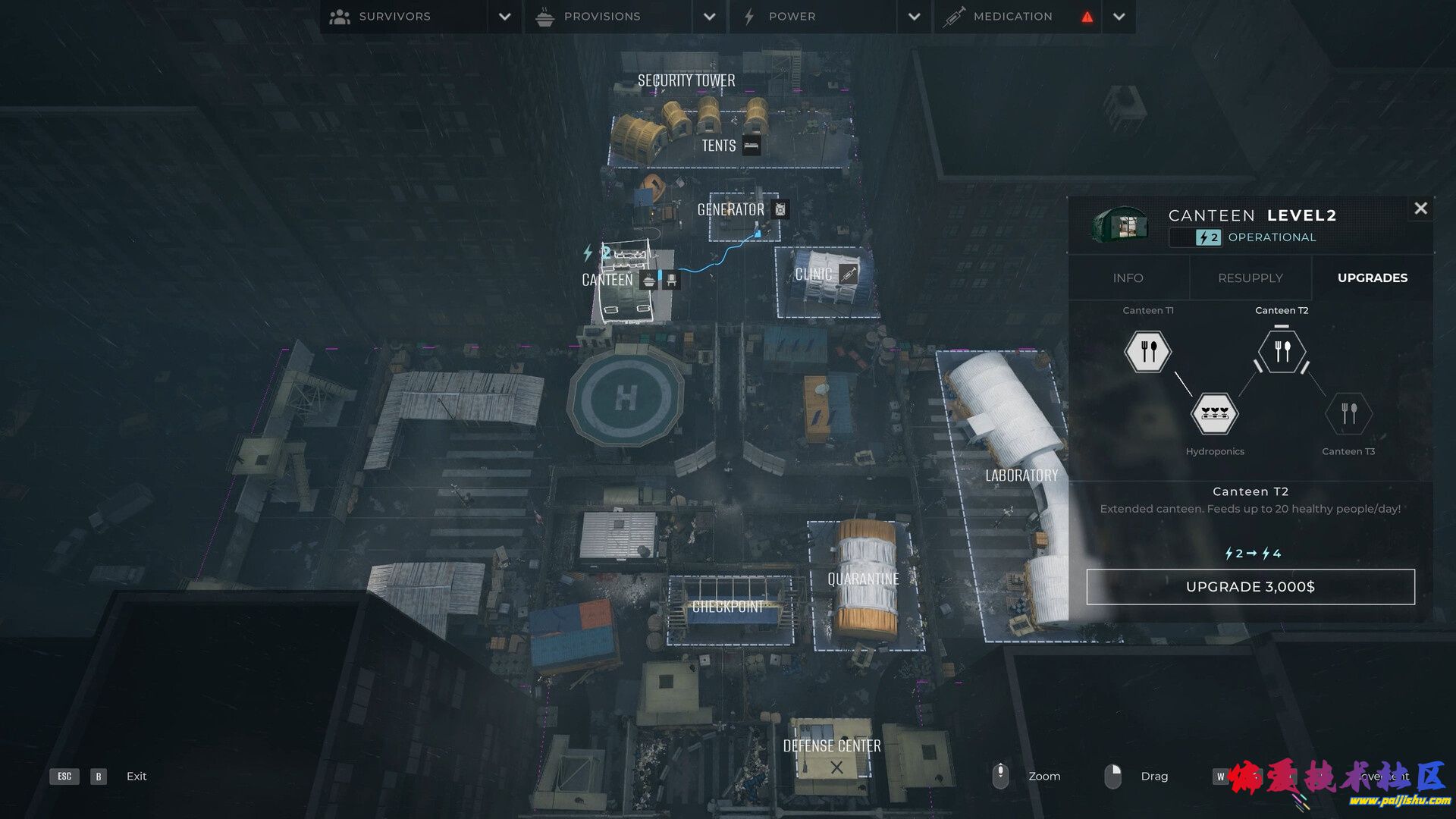The width and height of the screenshot is (1456, 819).
Task: Expand the Power resource panel
Action: tap(914, 17)
